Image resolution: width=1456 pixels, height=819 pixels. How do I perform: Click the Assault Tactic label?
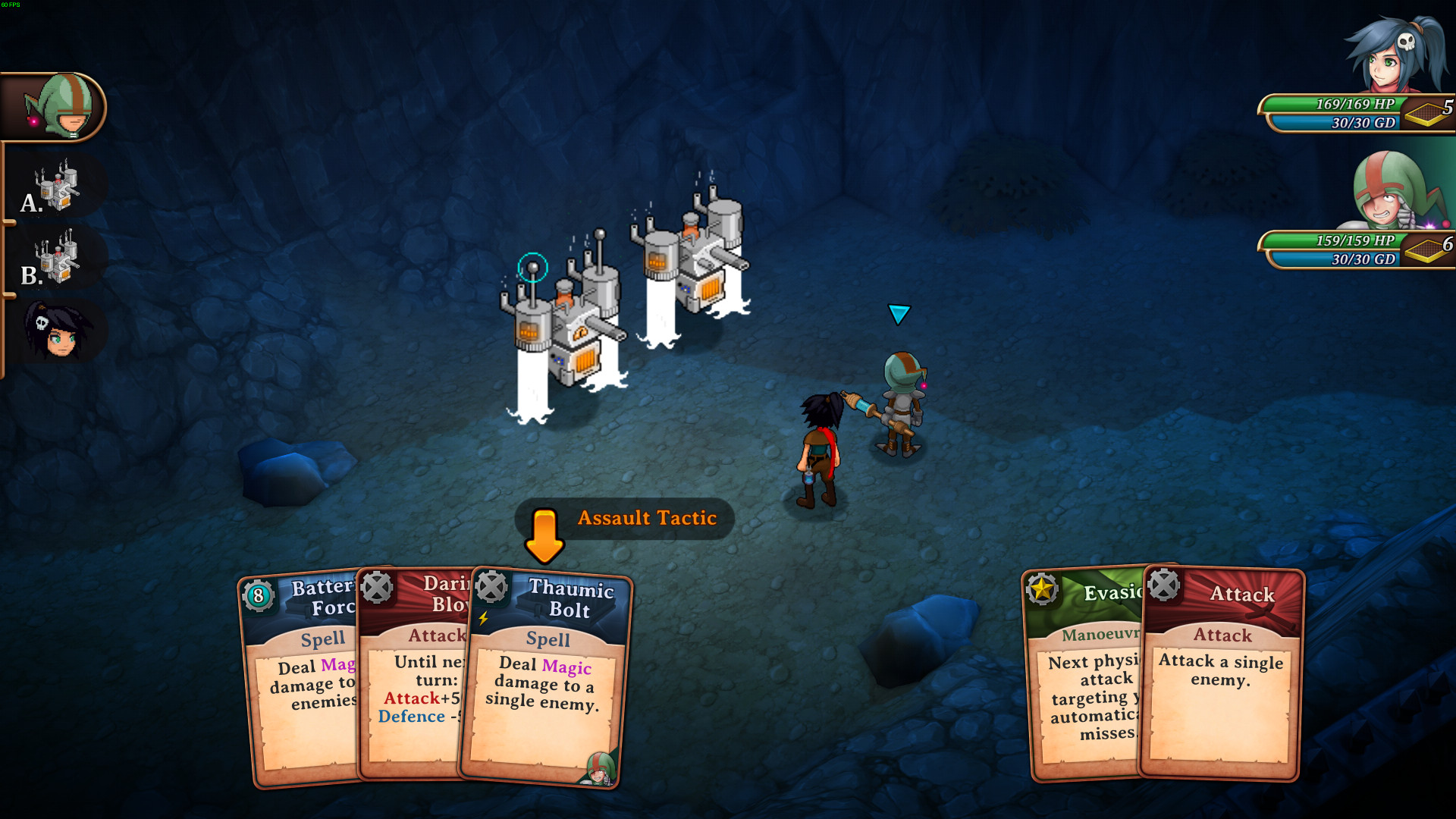(x=646, y=518)
